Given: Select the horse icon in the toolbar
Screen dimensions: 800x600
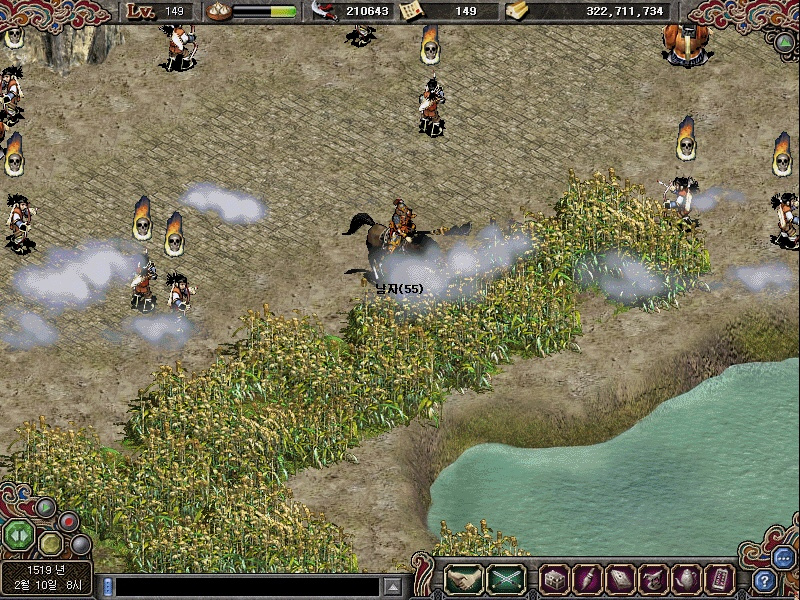Looking at the screenshot, I should 653,578.
